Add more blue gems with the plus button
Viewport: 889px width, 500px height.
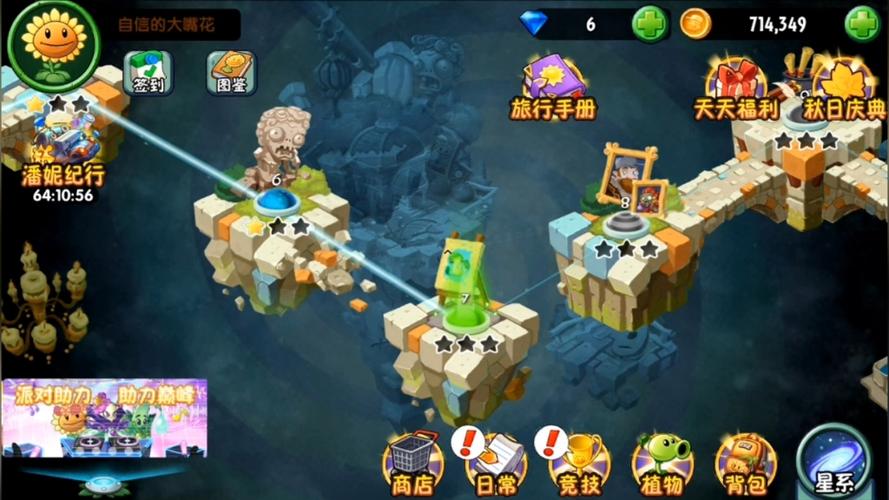point(650,24)
